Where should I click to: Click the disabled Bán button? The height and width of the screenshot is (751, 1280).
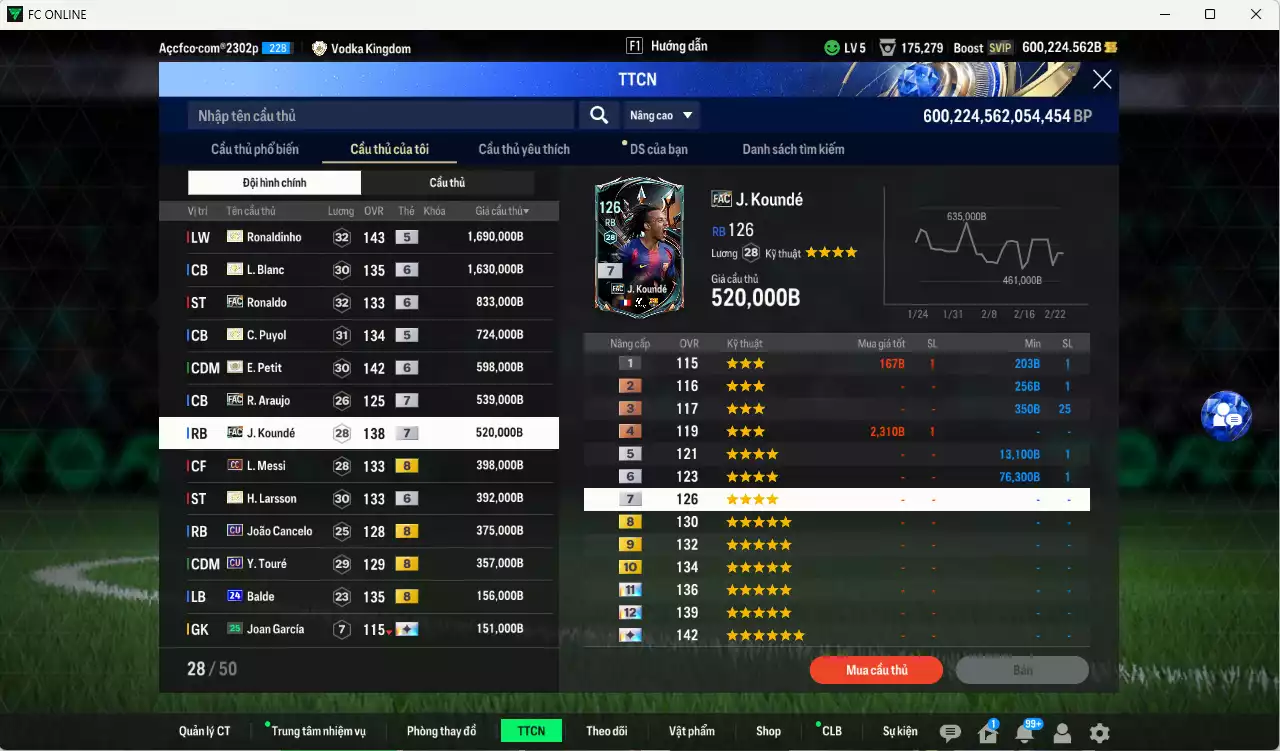coord(1022,670)
